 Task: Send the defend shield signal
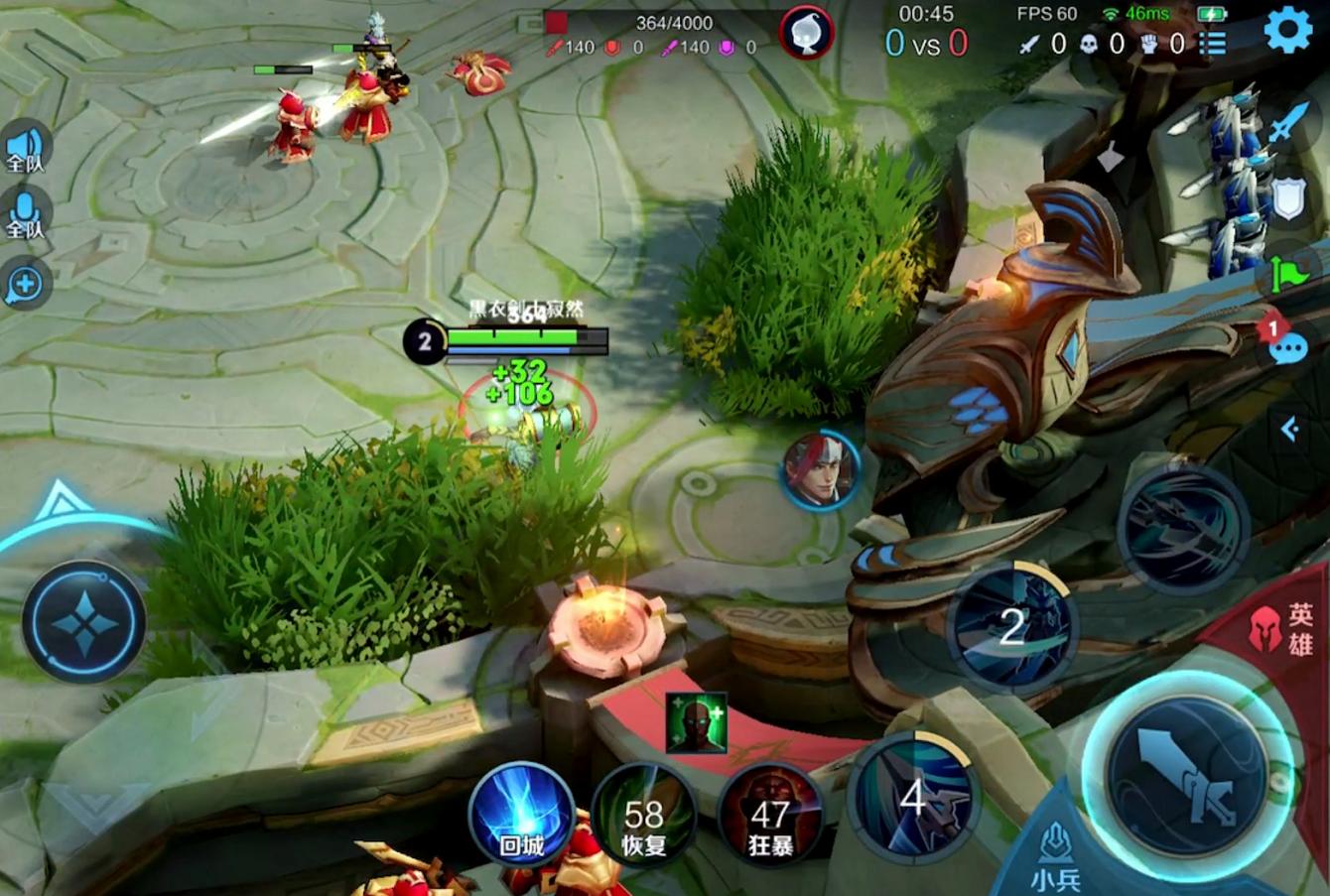point(1287,199)
